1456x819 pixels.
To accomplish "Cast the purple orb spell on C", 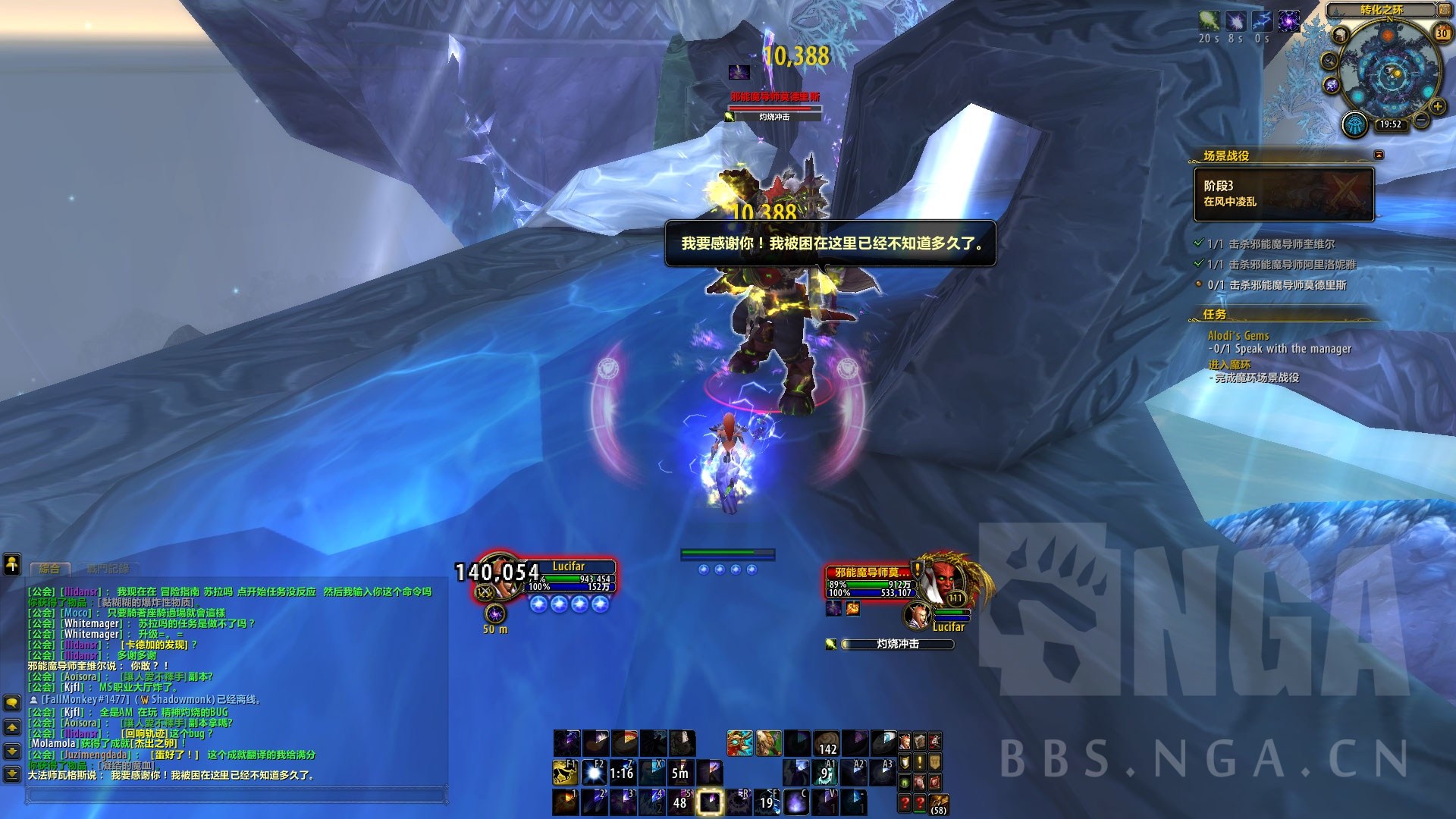I will [795, 802].
